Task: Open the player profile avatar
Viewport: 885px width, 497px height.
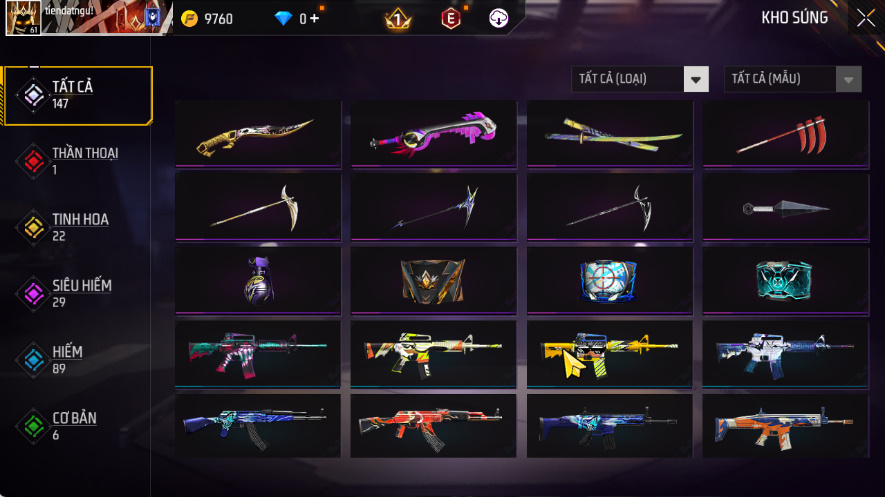Action: pos(22,18)
